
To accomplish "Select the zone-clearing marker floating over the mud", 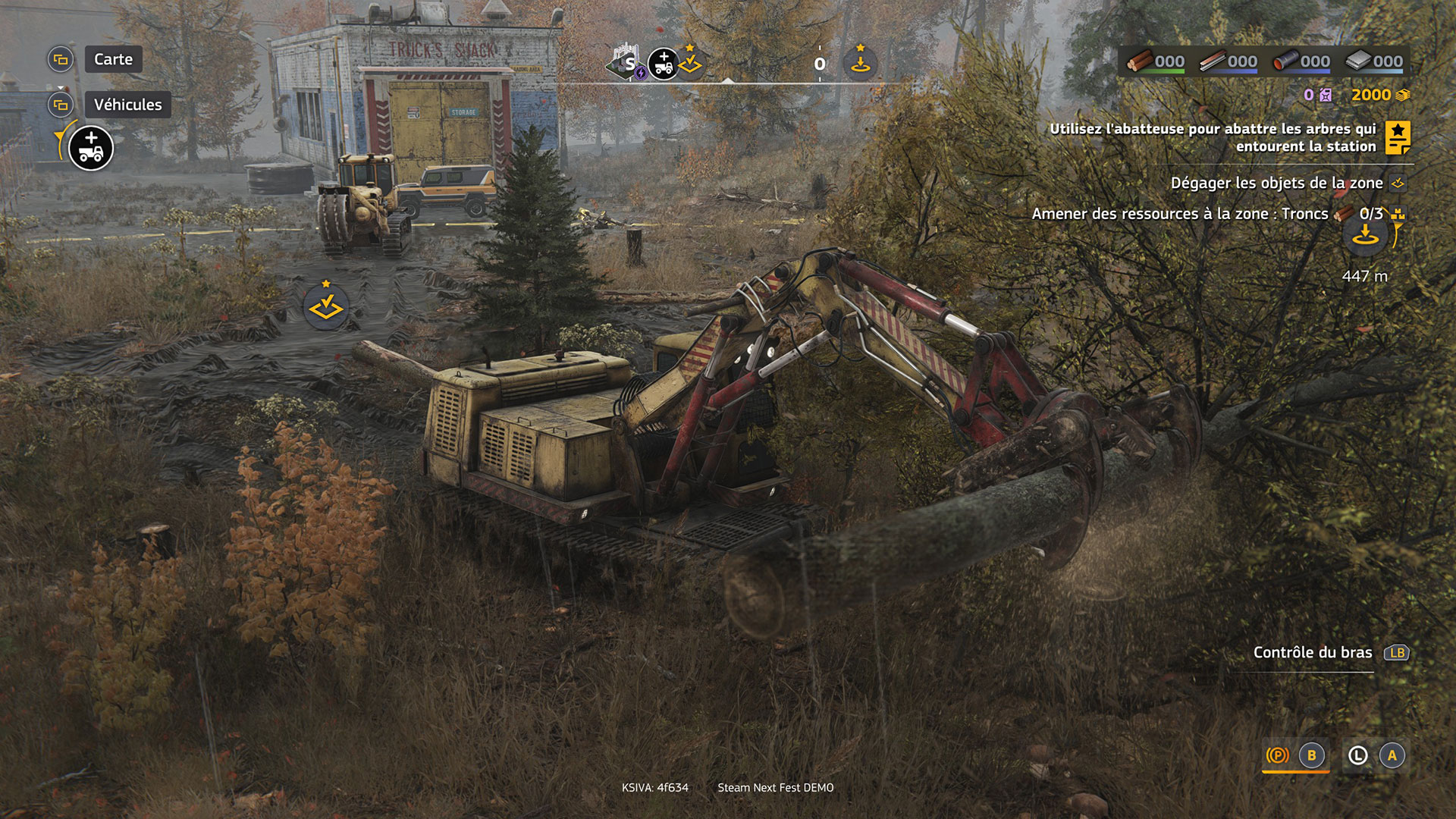I will (x=326, y=306).
